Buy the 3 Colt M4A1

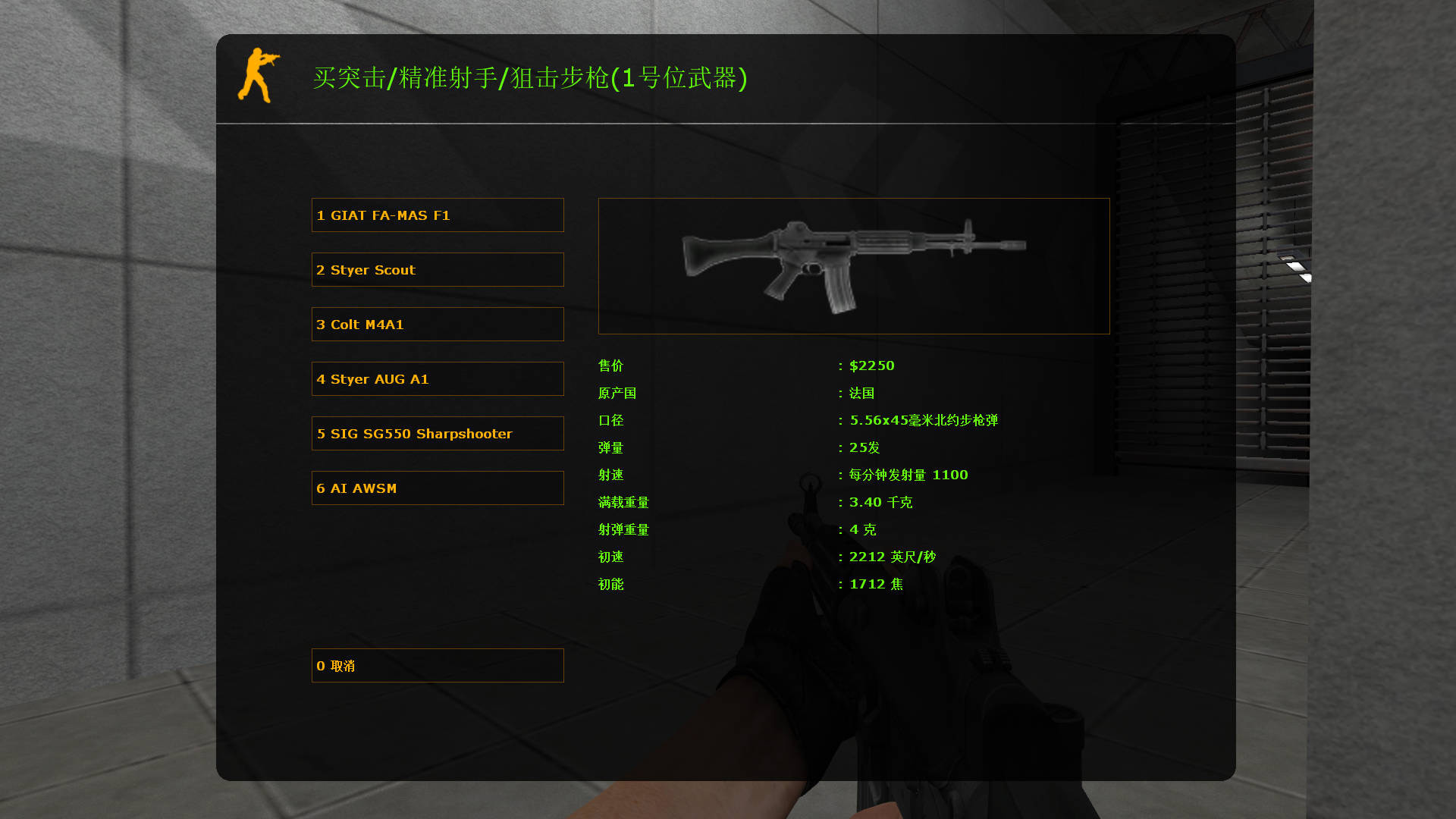point(438,324)
